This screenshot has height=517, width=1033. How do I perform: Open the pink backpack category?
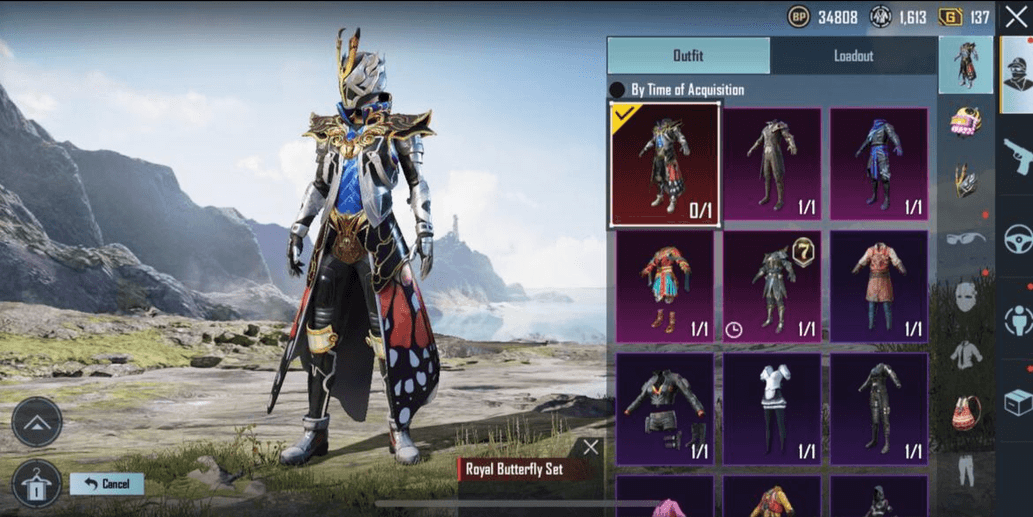pyautogui.click(x=965, y=412)
